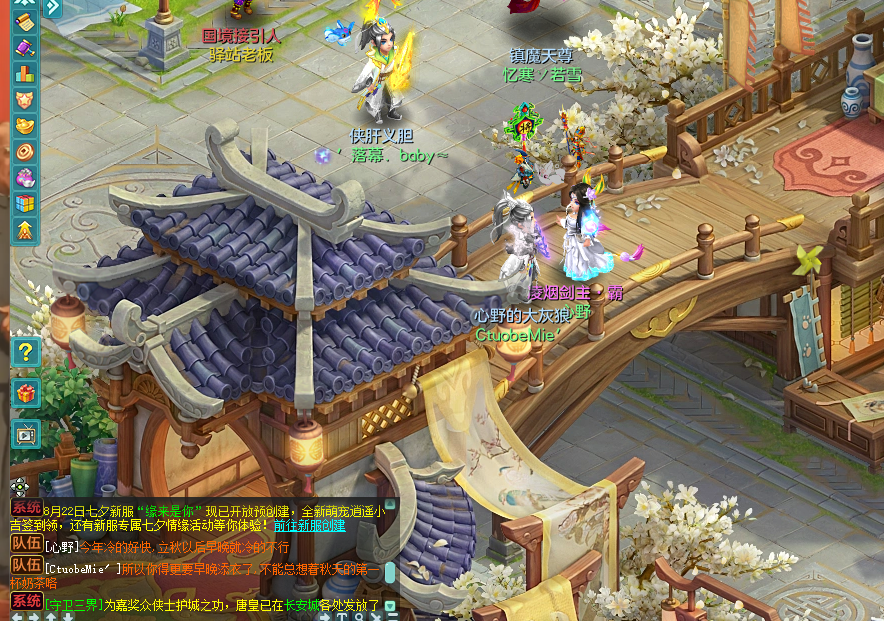
Task: Collapse the sidebar with the arrow toggle
Action: (52, 7)
